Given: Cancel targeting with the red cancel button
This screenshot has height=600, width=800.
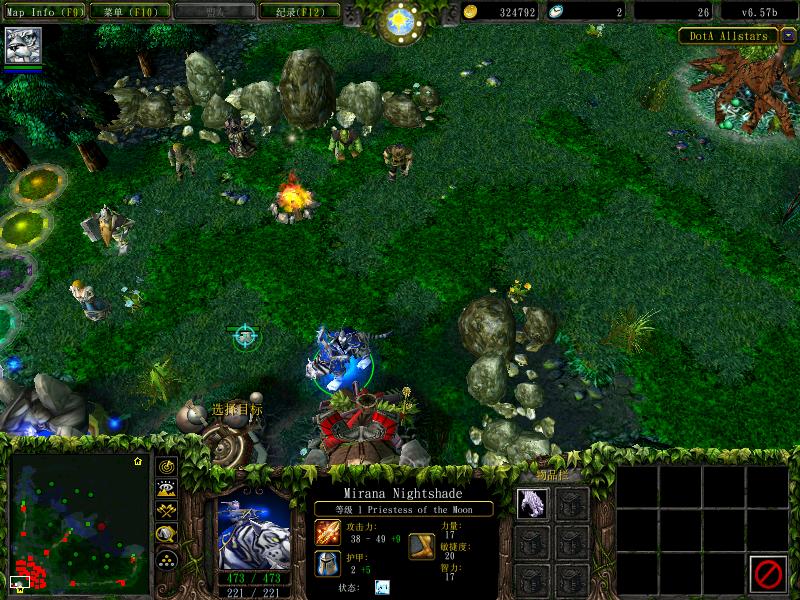Looking at the screenshot, I should (768, 572).
